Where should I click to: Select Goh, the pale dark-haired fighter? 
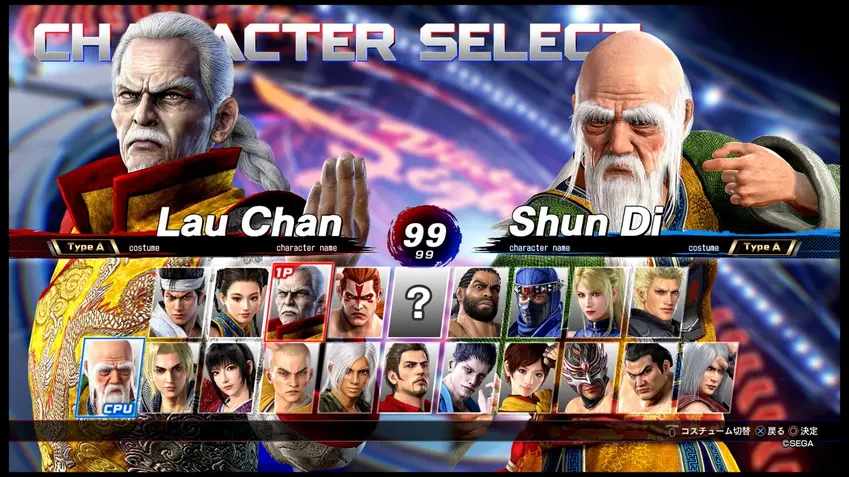468,376
